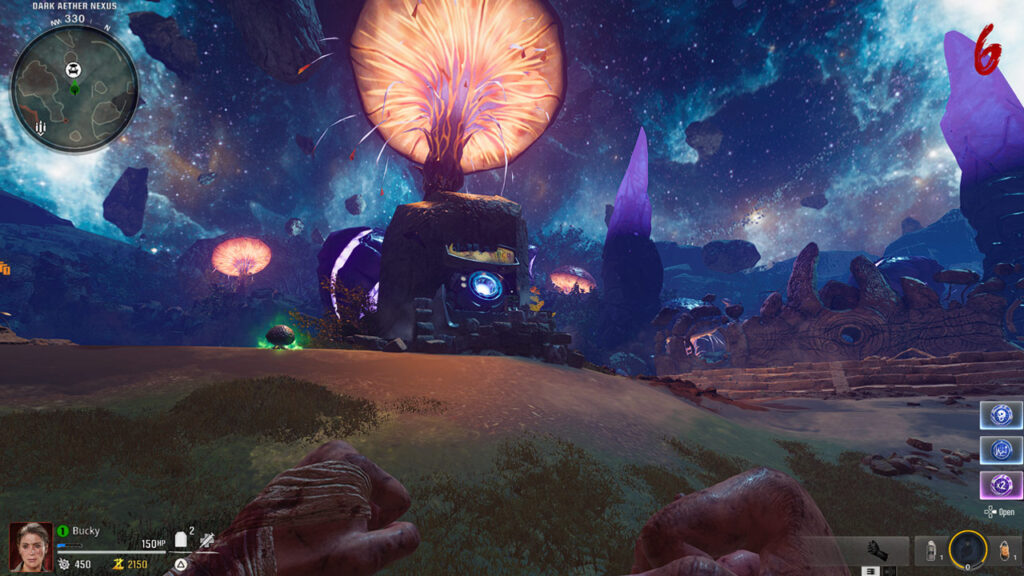Activate the skull GobbleGum slot

click(x=1001, y=415)
